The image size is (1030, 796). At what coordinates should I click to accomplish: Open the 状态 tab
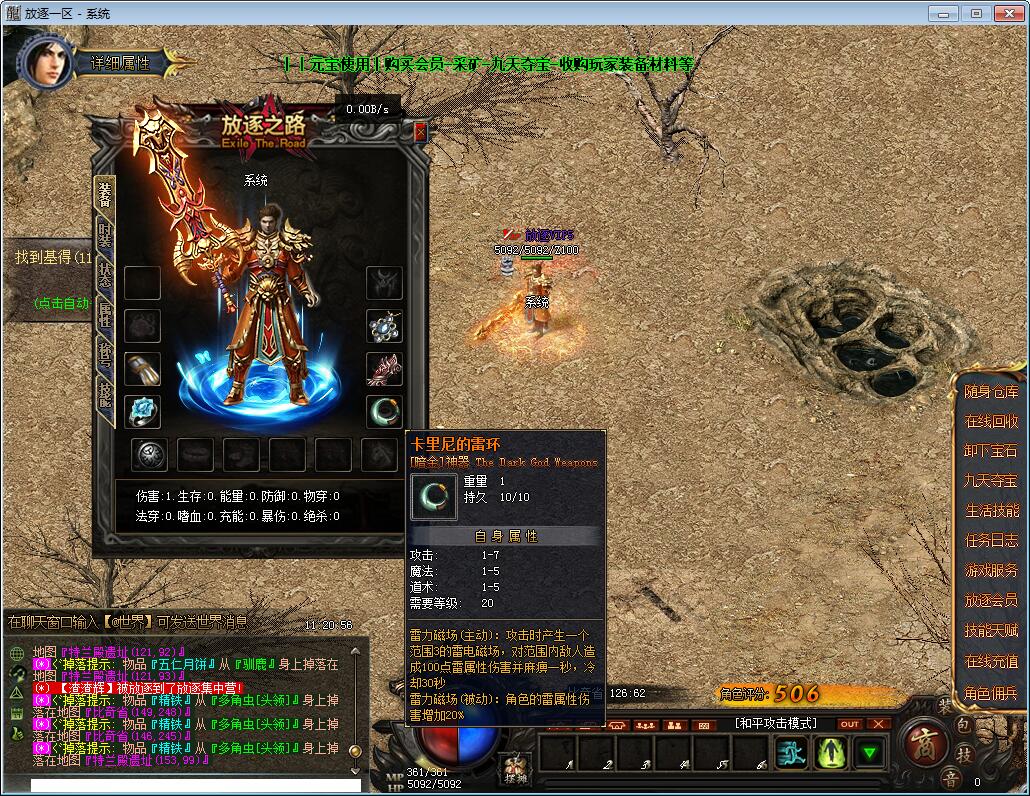tap(105, 275)
